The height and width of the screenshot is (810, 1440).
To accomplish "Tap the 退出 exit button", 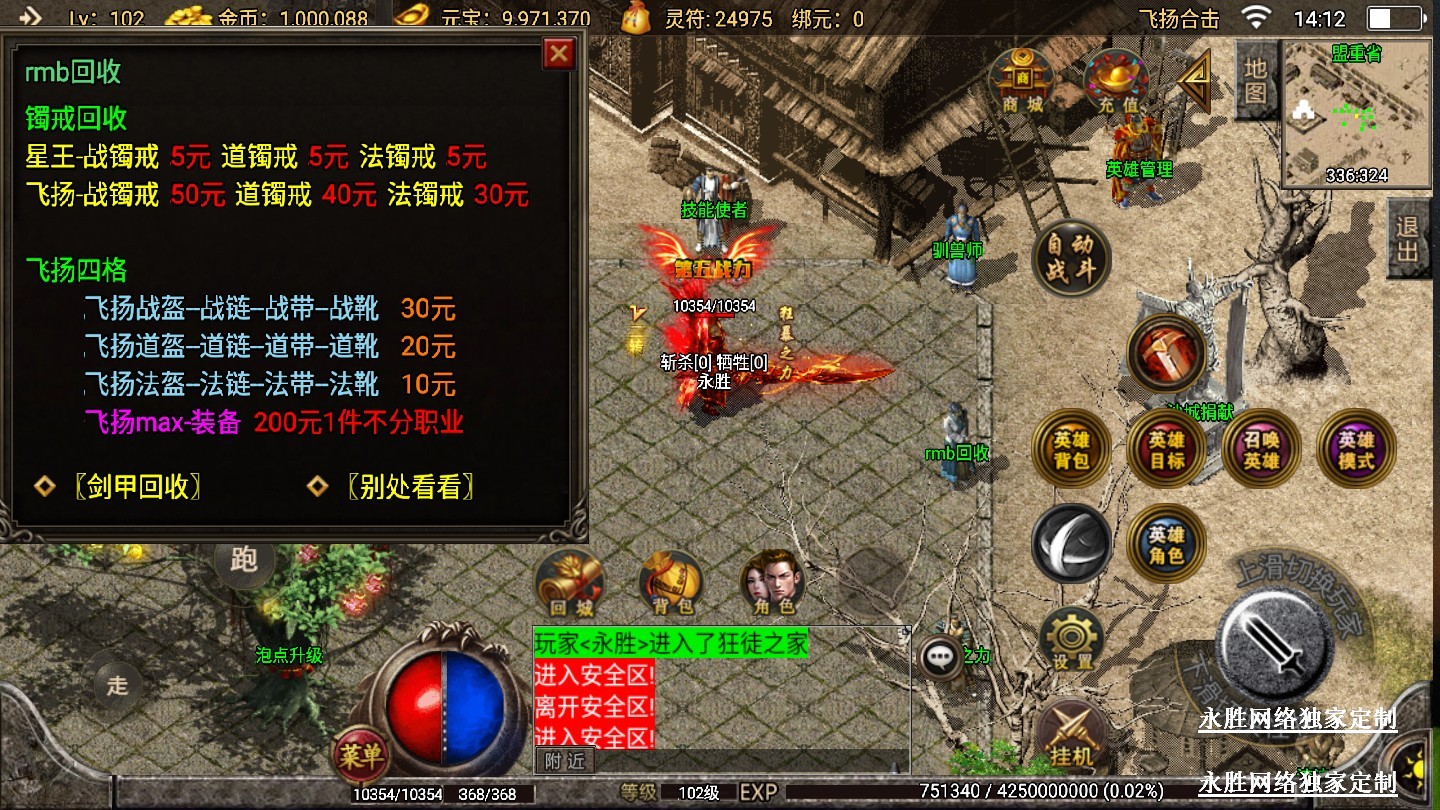I will (1407, 239).
